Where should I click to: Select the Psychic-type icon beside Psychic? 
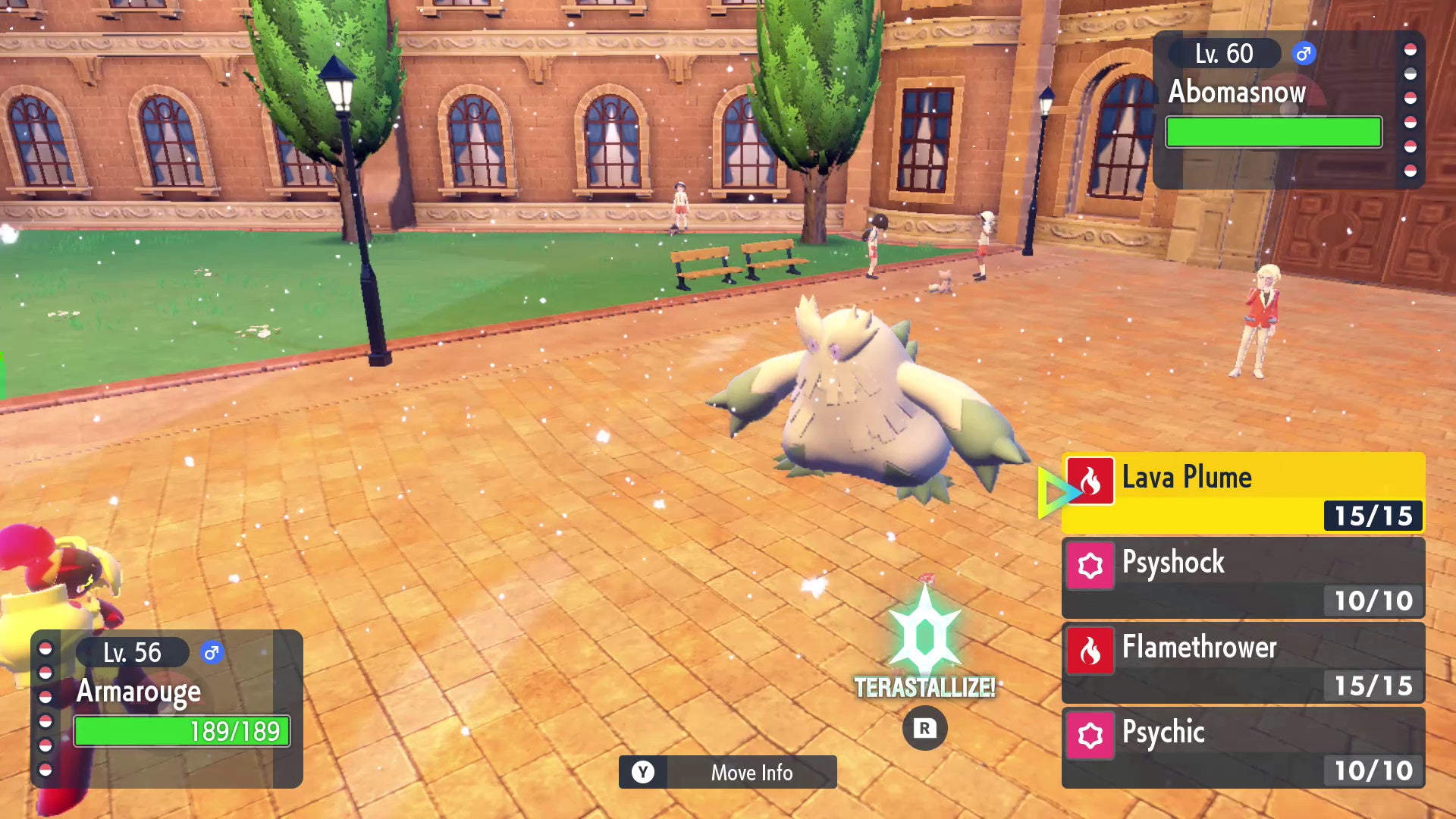click(x=1092, y=735)
